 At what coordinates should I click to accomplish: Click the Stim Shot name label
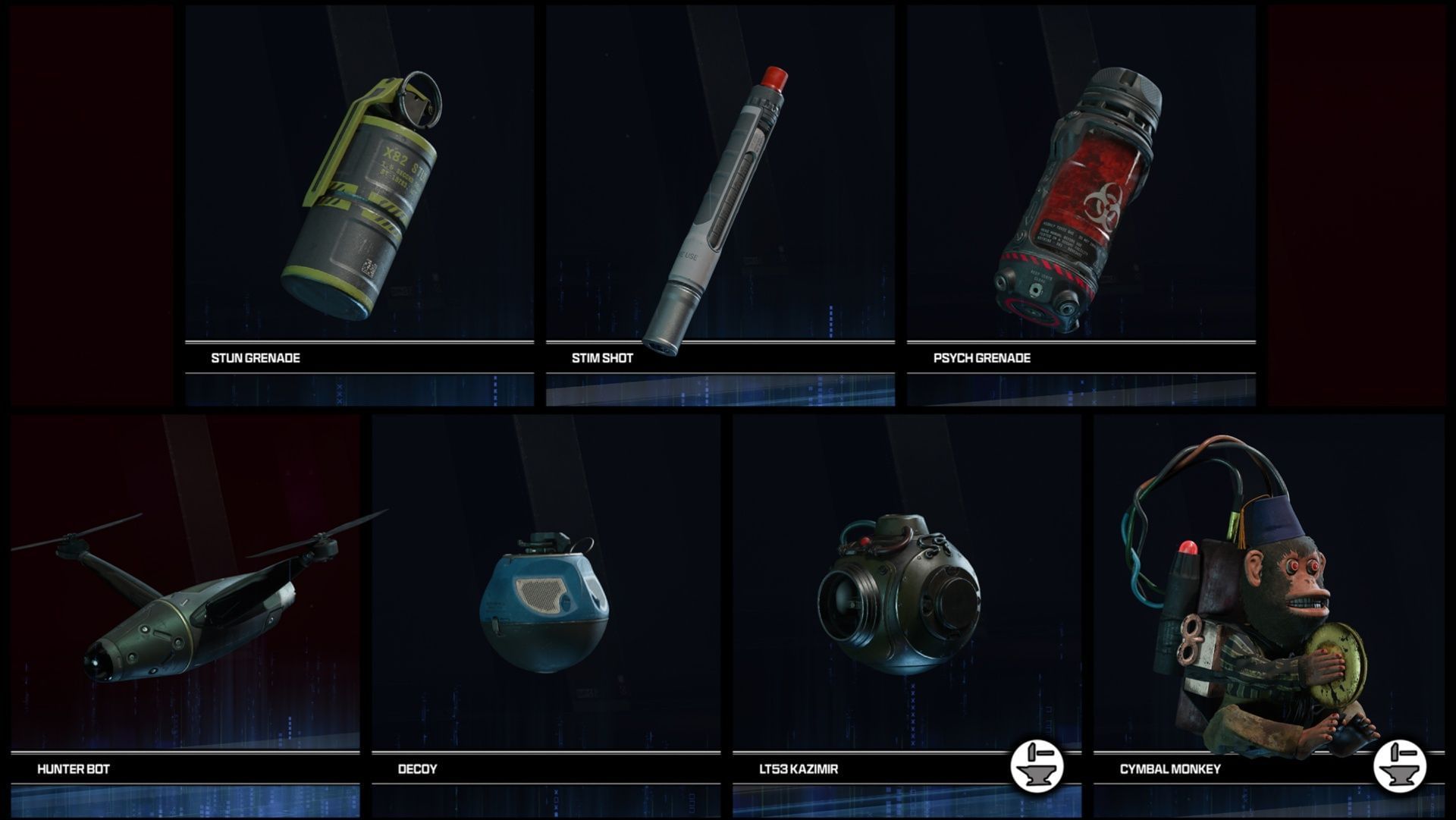tap(603, 358)
